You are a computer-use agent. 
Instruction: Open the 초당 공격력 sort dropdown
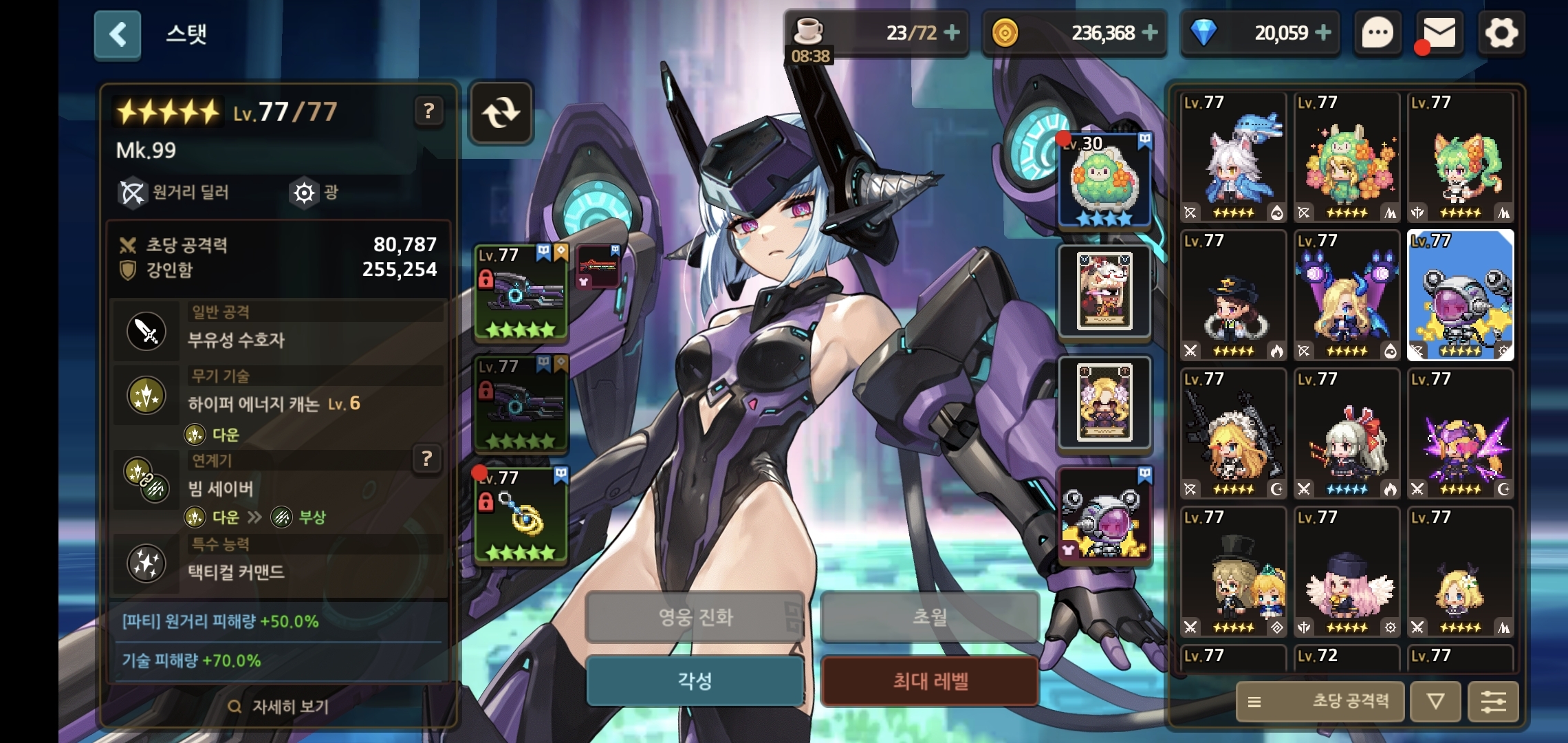pyautogui.click(x=1320, y=702)
